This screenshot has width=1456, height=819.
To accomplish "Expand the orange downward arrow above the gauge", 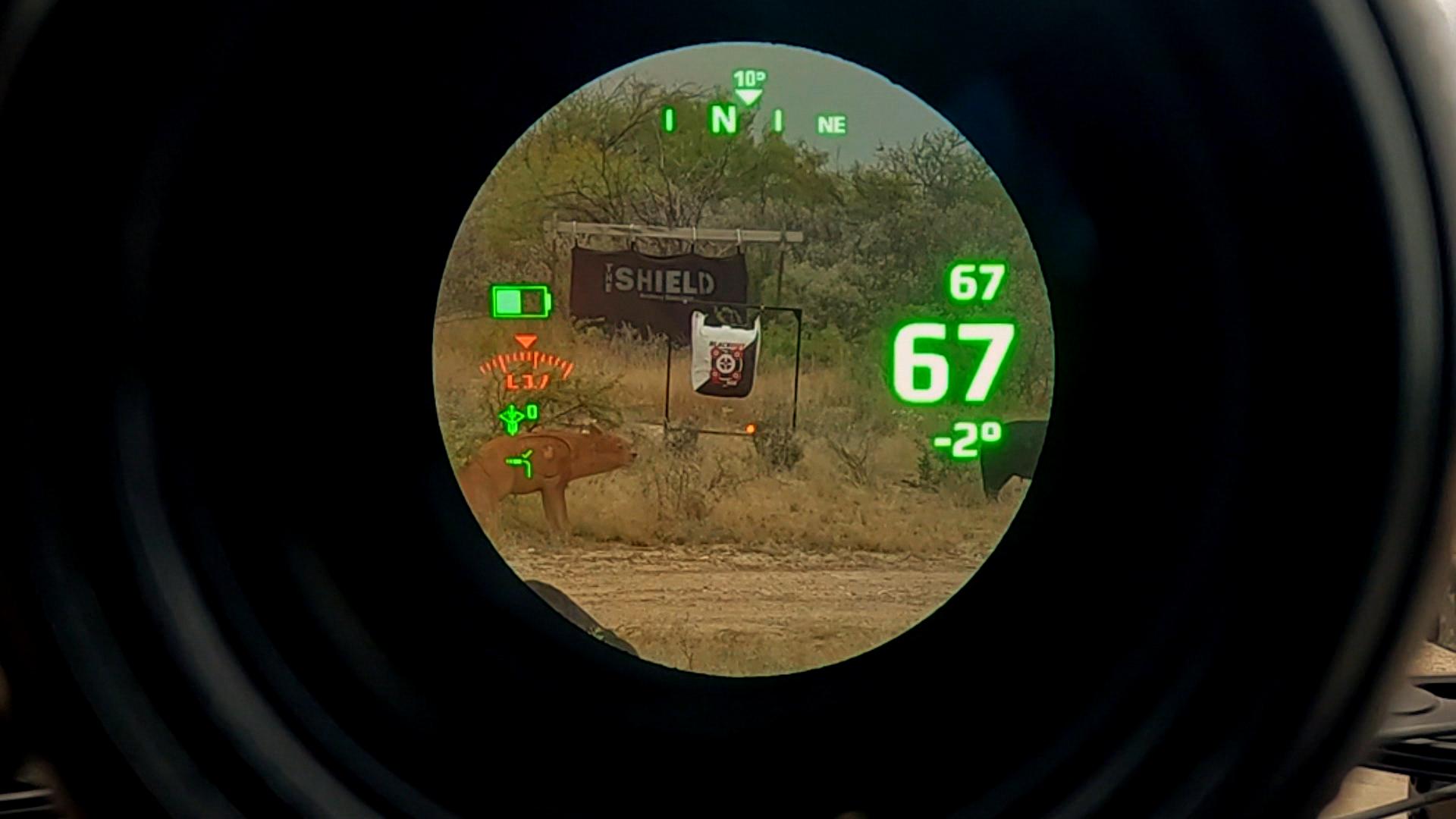I will (525, 342).
